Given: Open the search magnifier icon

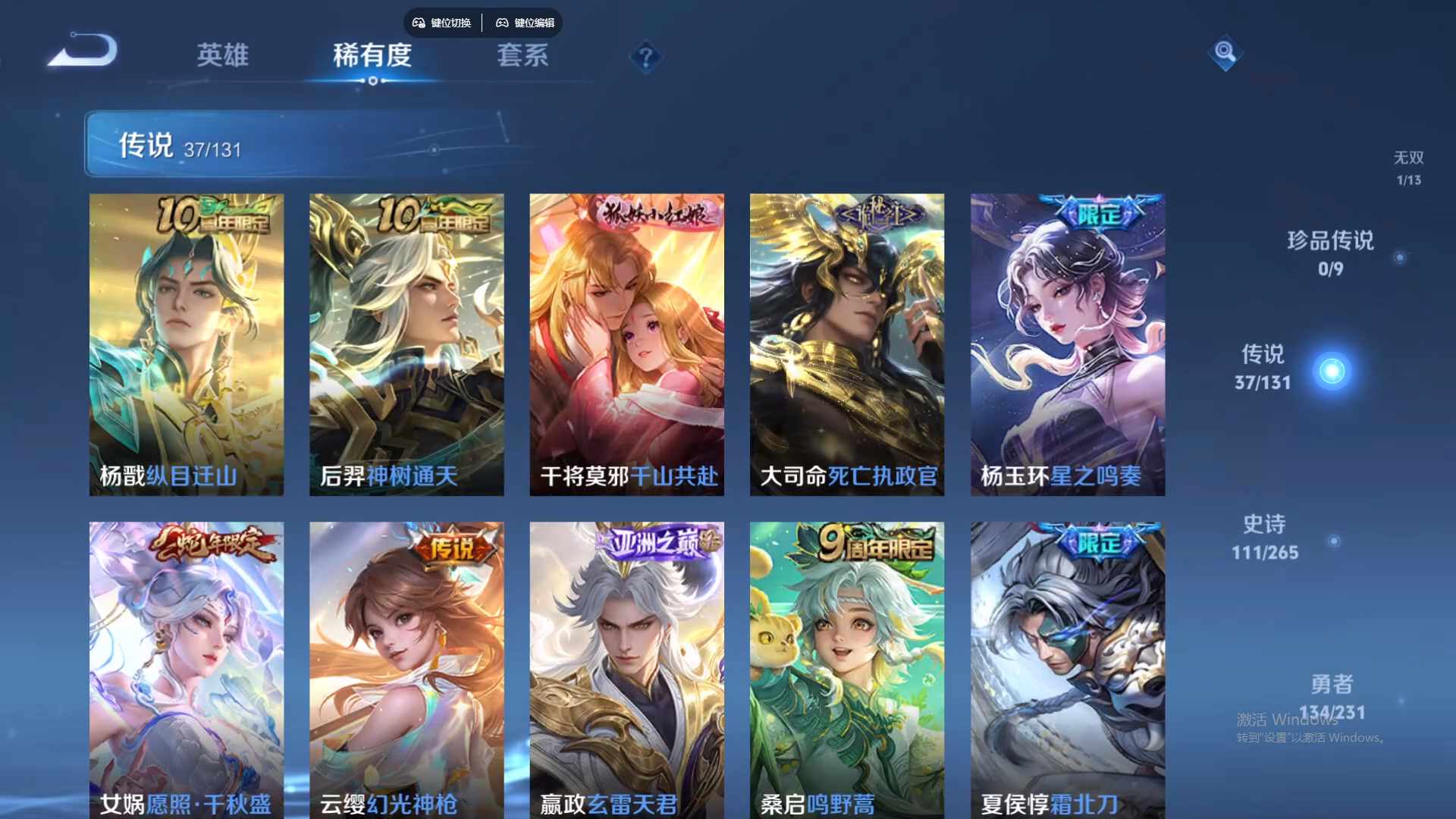Looking at the screenshot, I should [x=1225, y=53].
